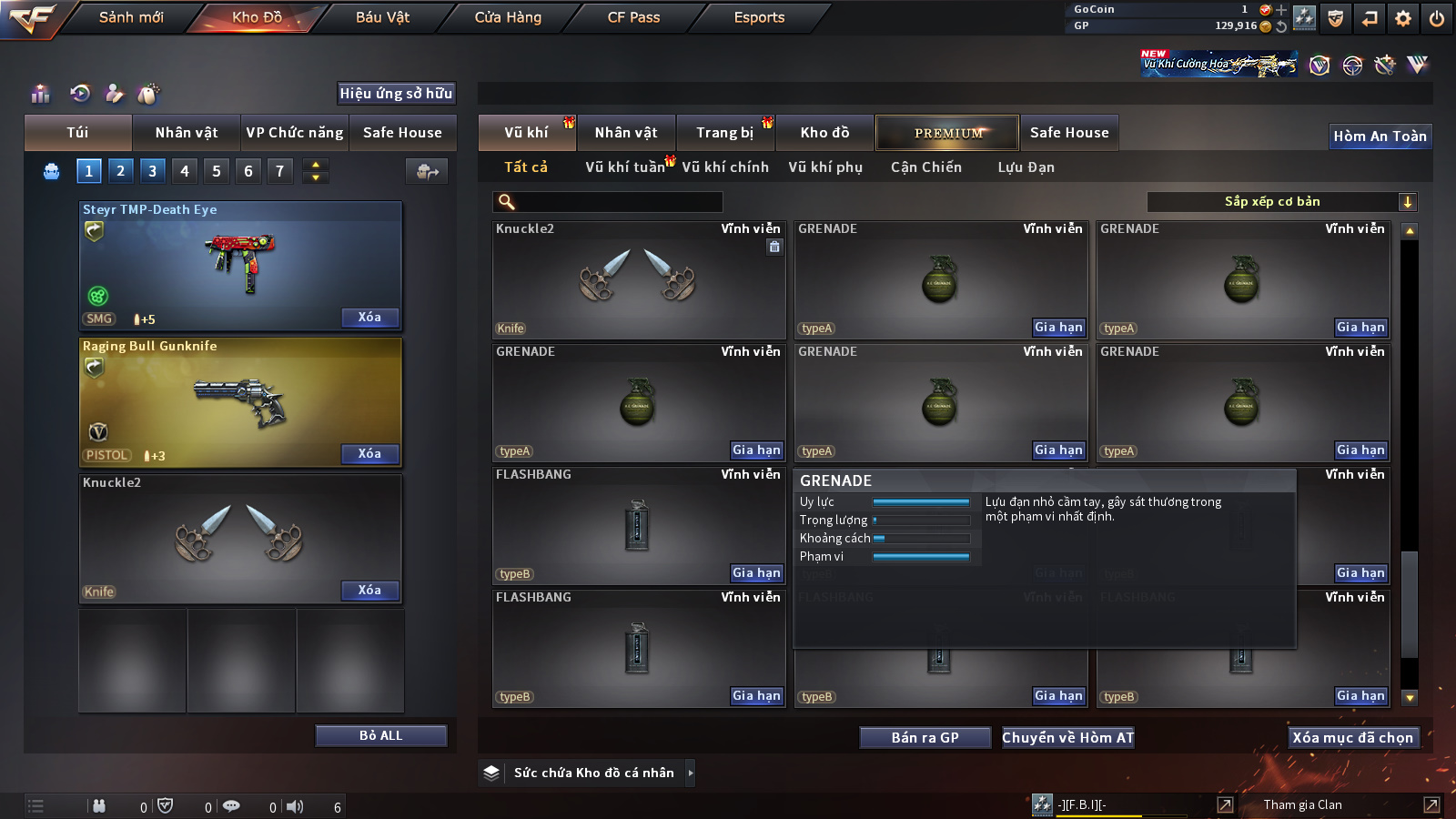1456x819 pixels.
Task: Open the Sảnh mới lobby tab
Action: click(131, 17)
